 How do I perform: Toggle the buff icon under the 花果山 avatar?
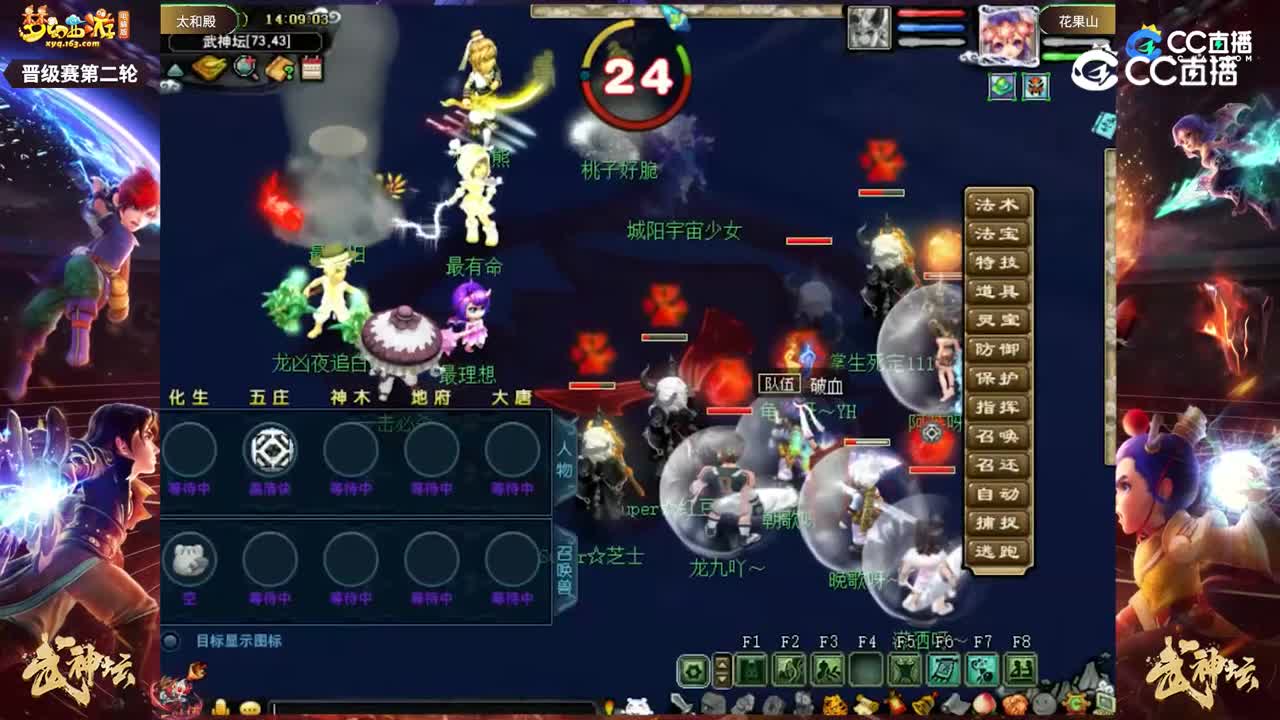(x=1000, y=87)
